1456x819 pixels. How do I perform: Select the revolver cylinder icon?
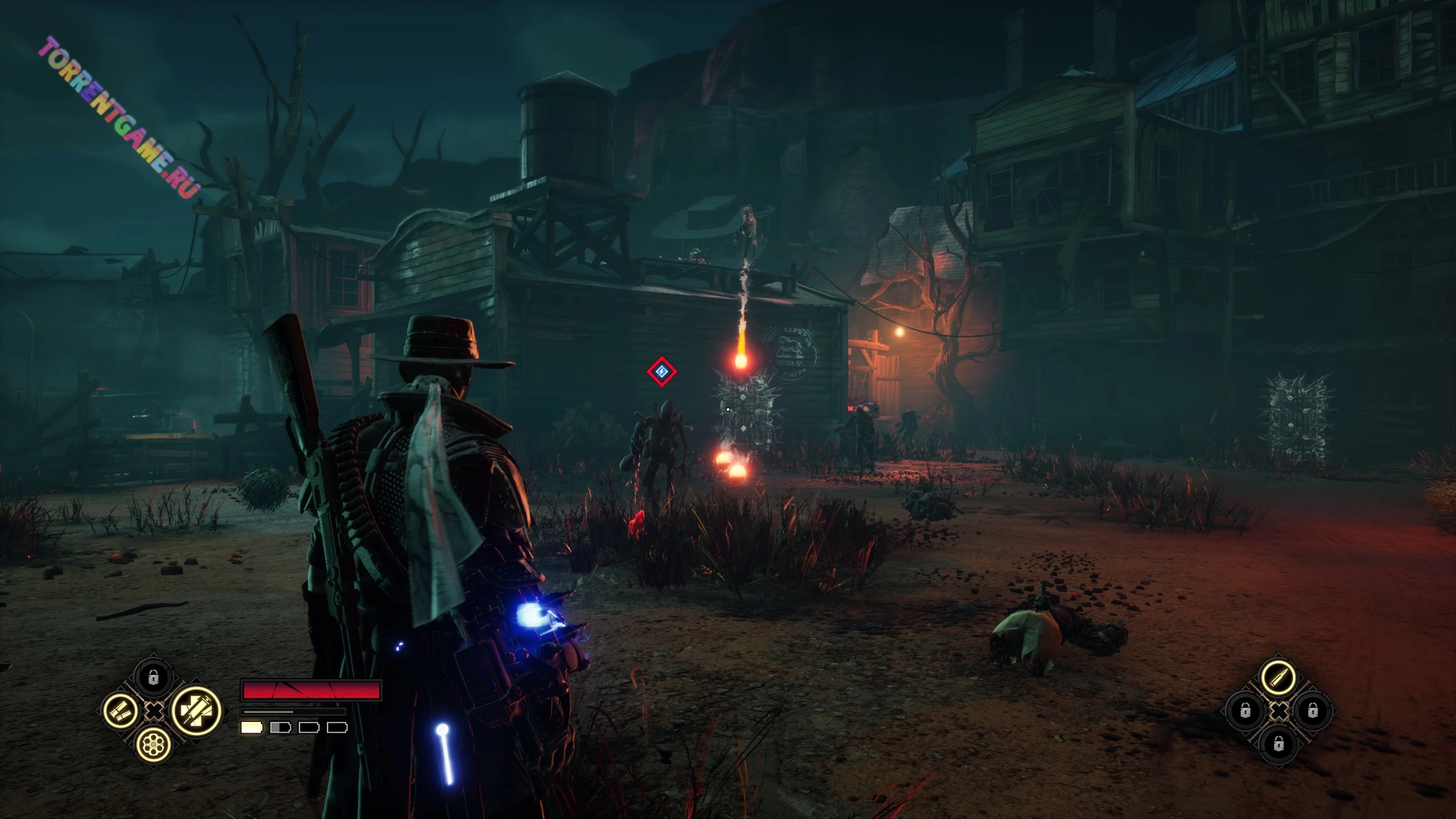(153, 745)
